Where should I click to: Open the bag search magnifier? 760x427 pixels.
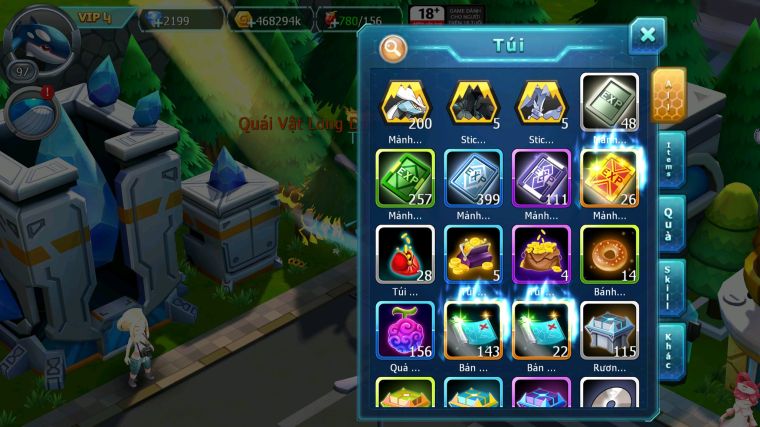point(394,47)
